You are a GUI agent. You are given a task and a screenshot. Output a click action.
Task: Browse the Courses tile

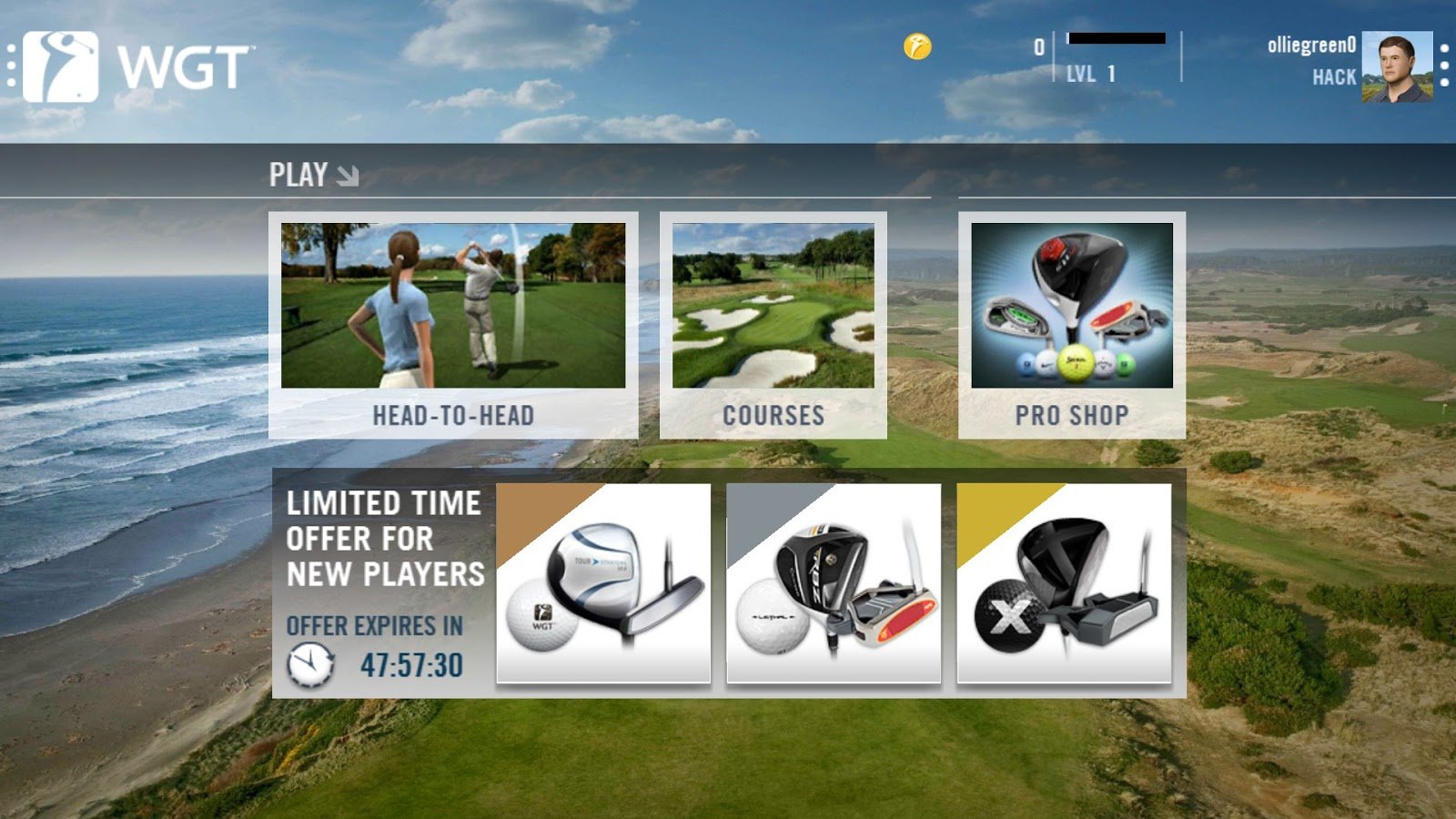click(773, 325)
